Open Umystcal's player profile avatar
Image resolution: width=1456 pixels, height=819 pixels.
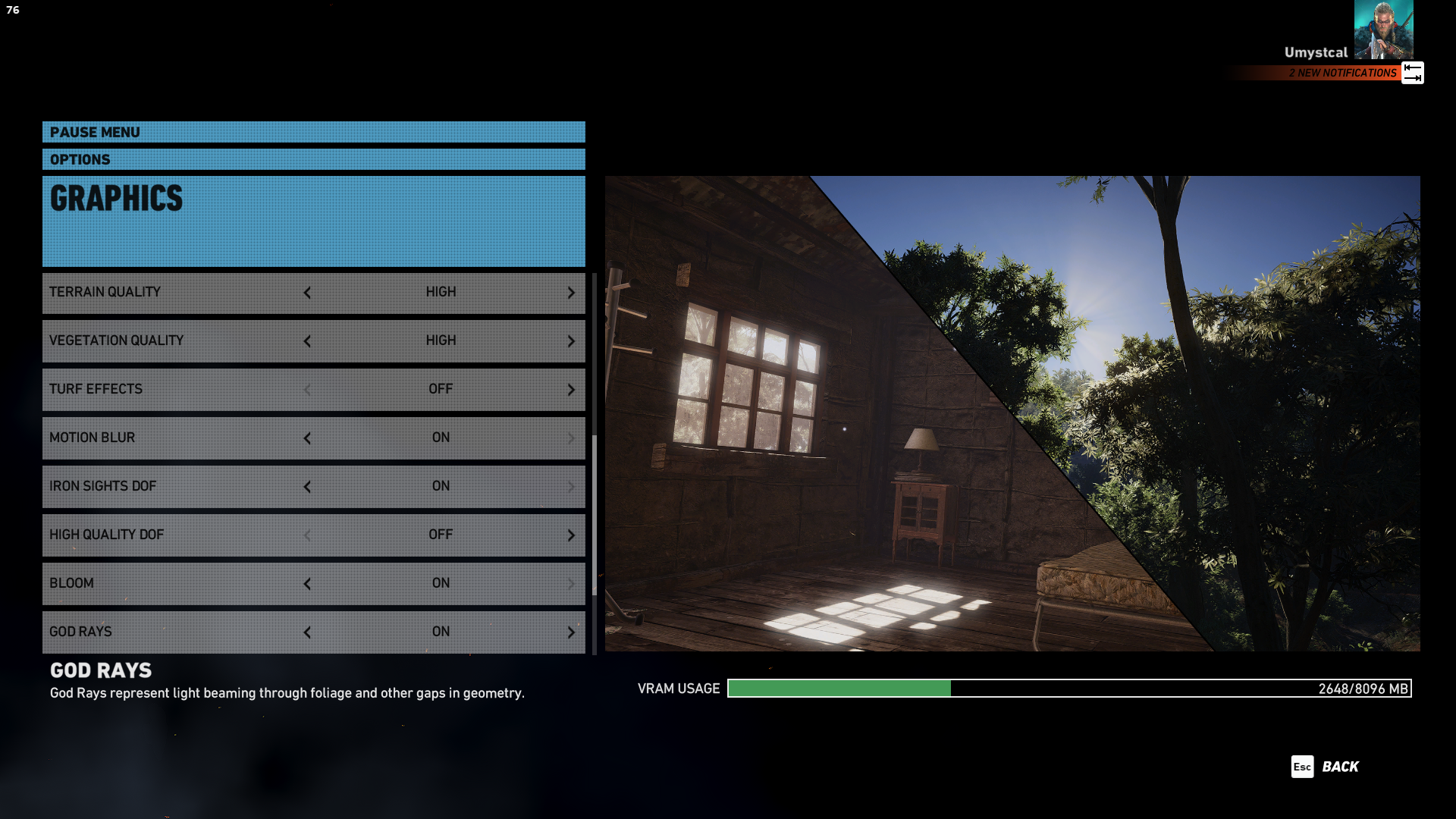coord(1383,30)
